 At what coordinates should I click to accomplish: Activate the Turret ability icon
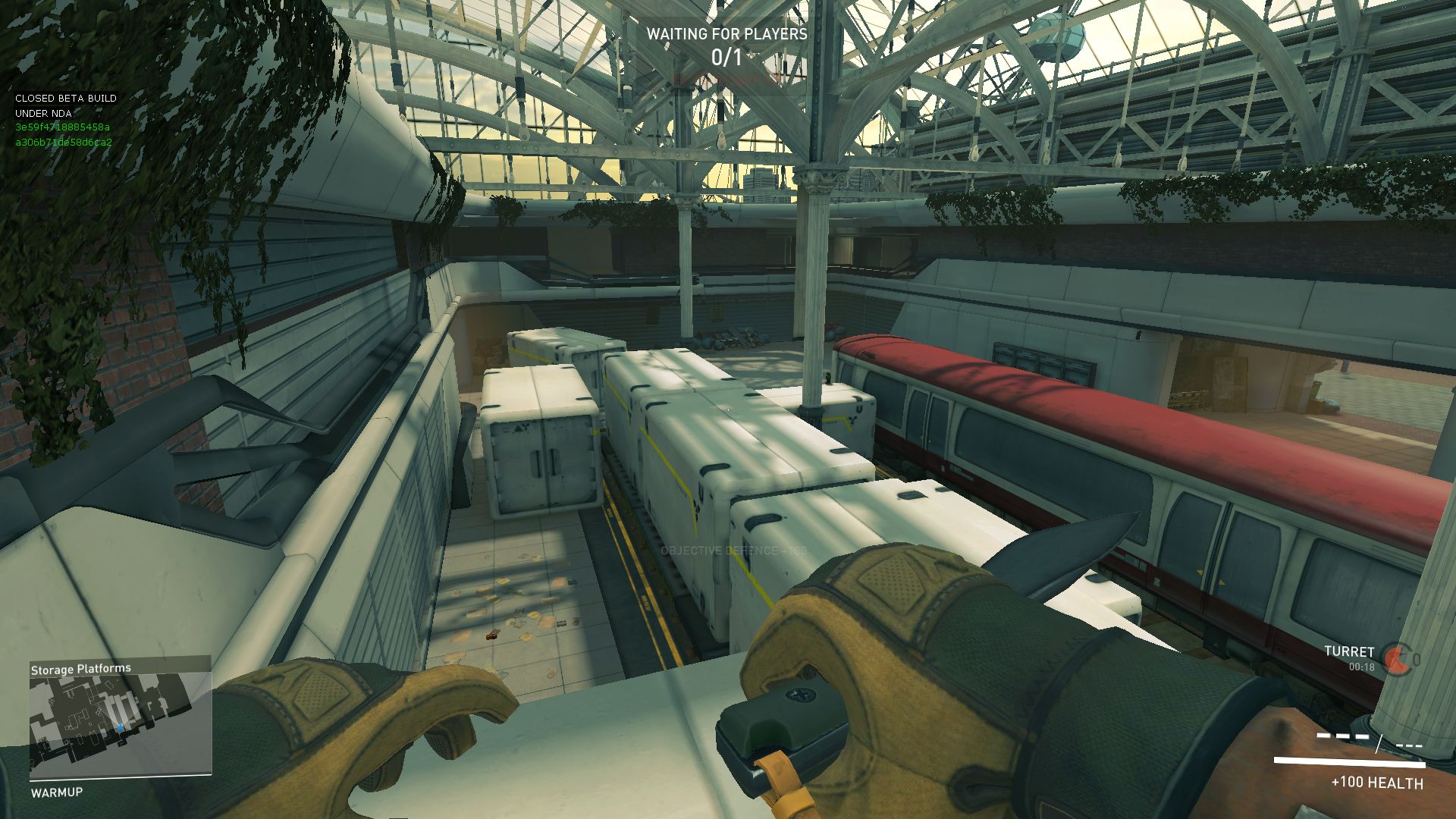coord(1395,659)
